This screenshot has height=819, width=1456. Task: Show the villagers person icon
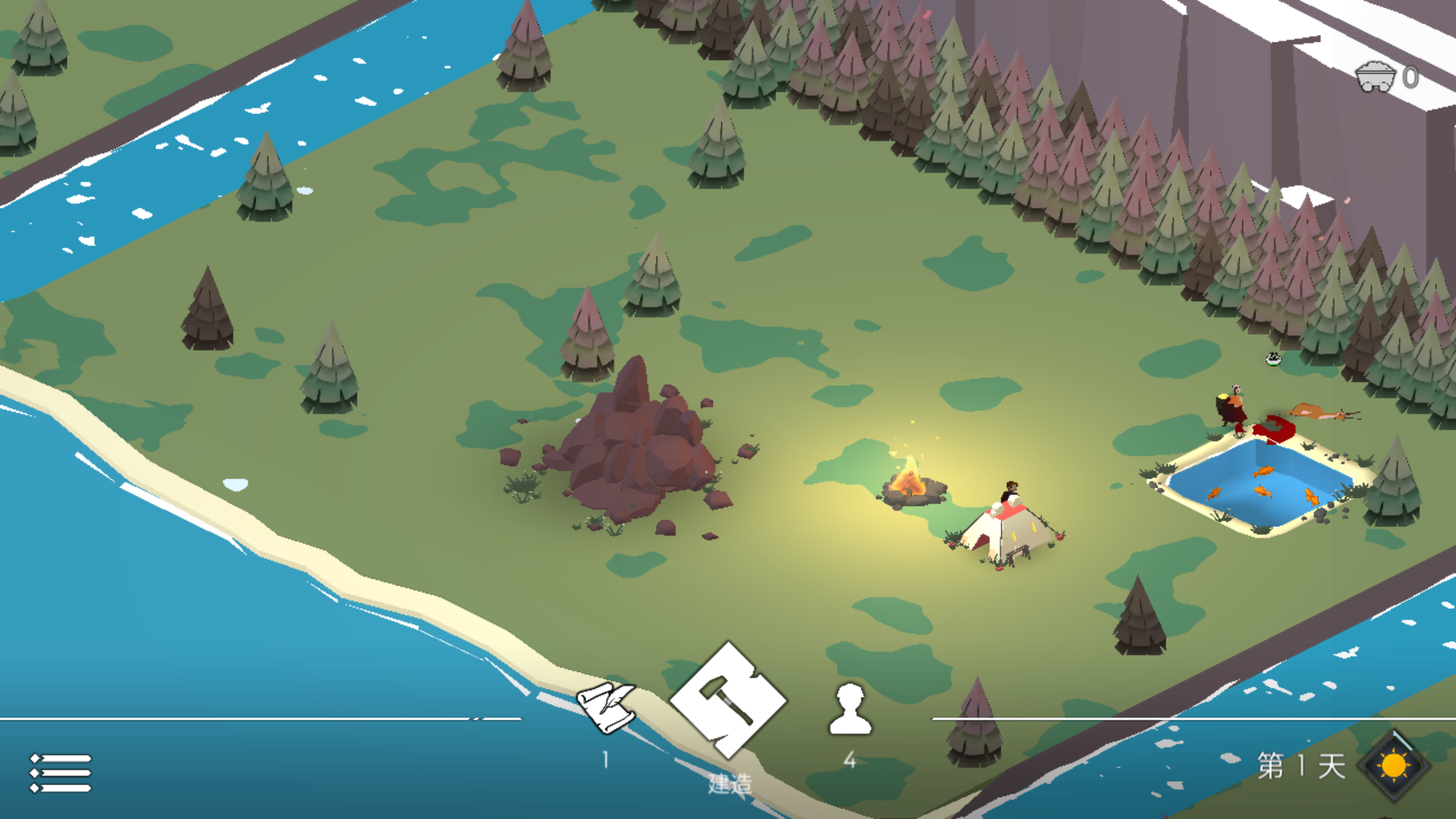850,709
